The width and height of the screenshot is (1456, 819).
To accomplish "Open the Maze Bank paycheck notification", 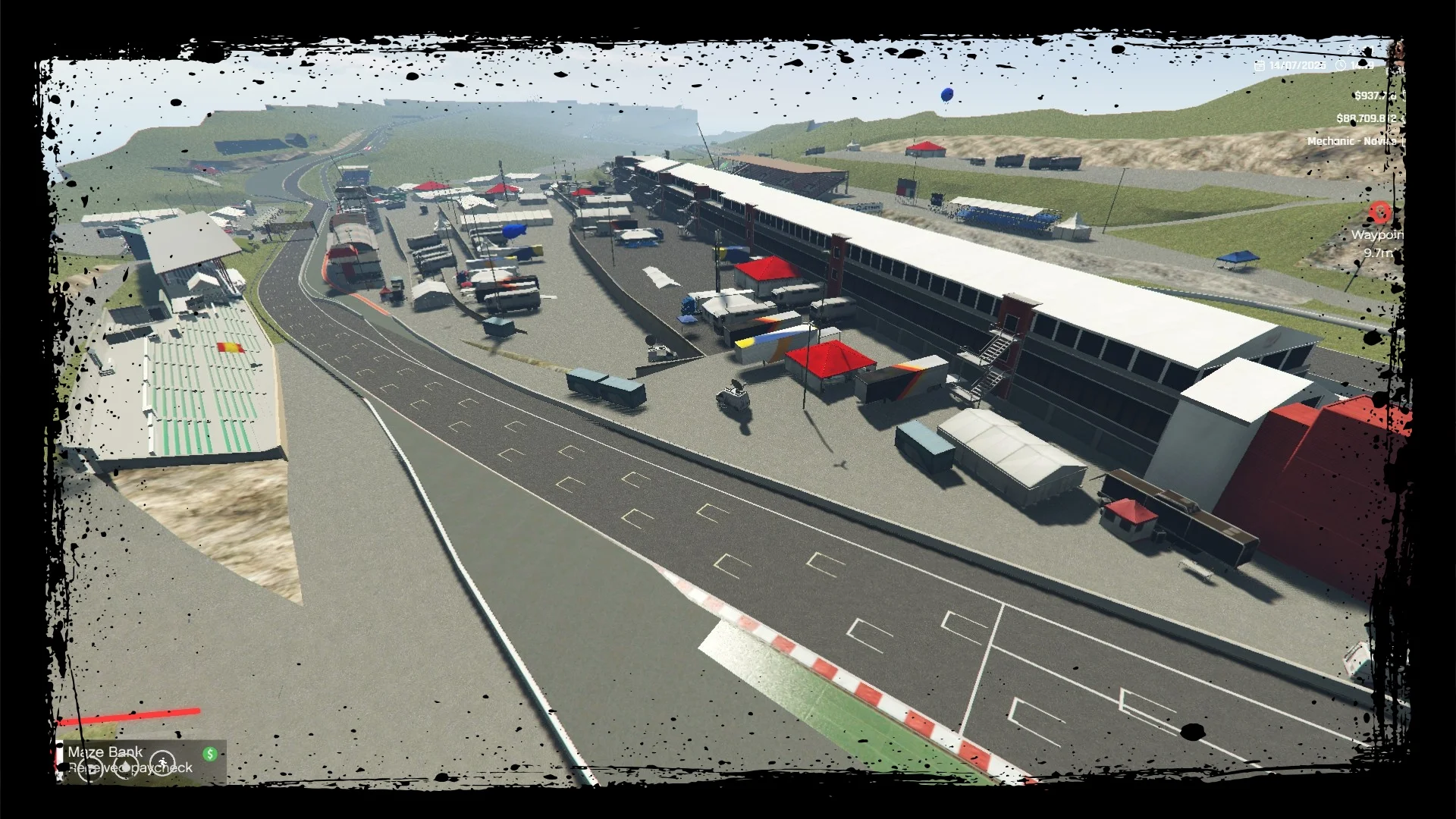I will pos(130,759).
